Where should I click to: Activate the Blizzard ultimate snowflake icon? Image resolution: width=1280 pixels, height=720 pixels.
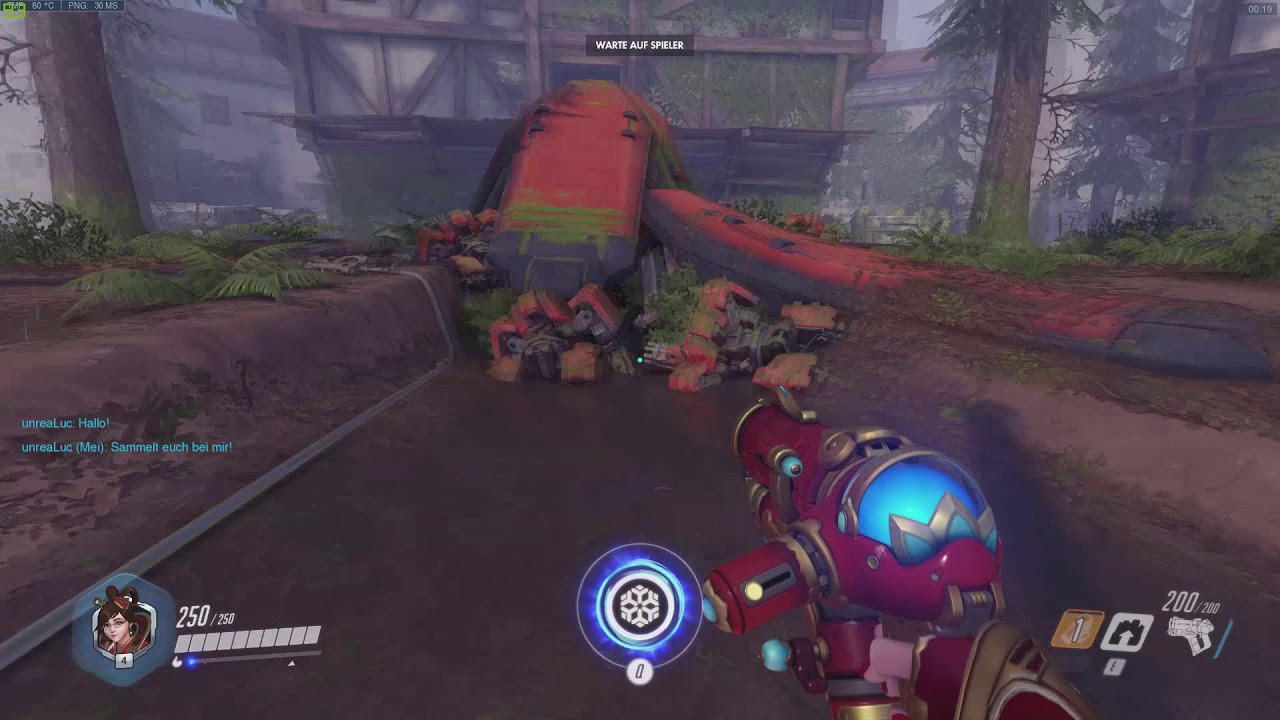point(639,605)
